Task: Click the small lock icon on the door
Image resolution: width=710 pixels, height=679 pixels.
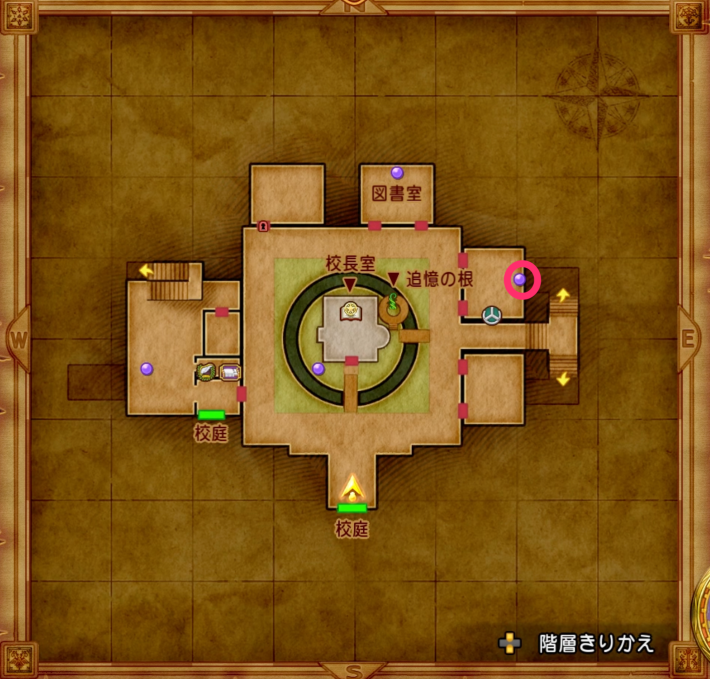Action: click(x=263, y=226)
